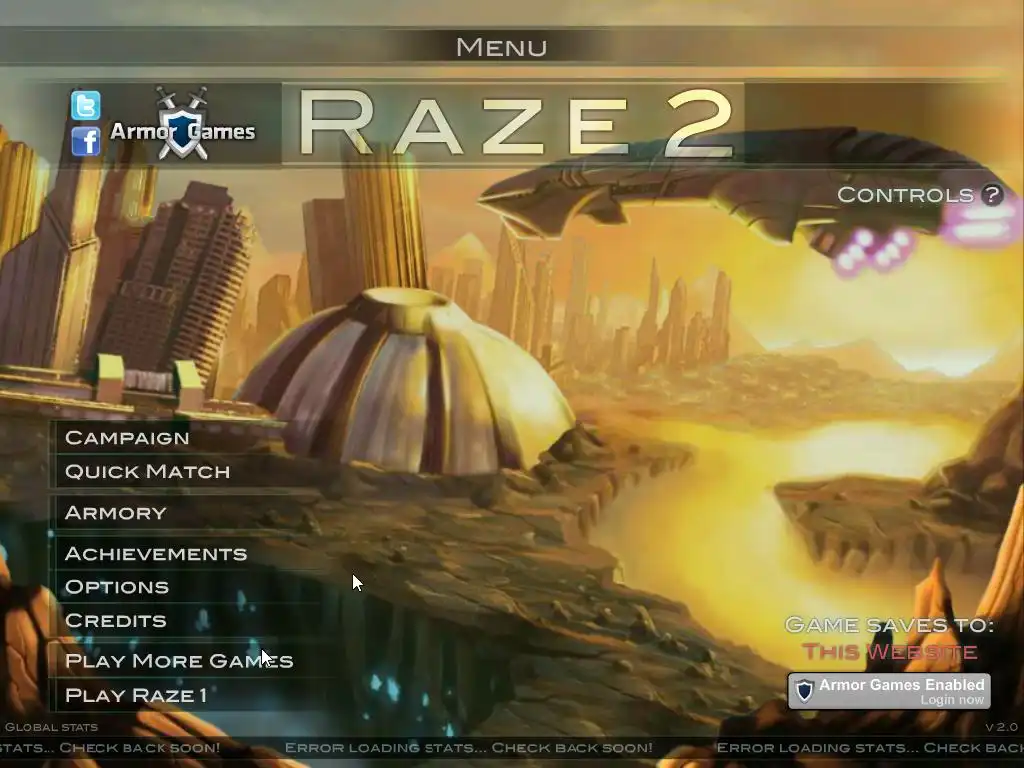Click Armor Games Enabled login button
The width and height of the screenshot is (1024, 768).
click(889, 691)
